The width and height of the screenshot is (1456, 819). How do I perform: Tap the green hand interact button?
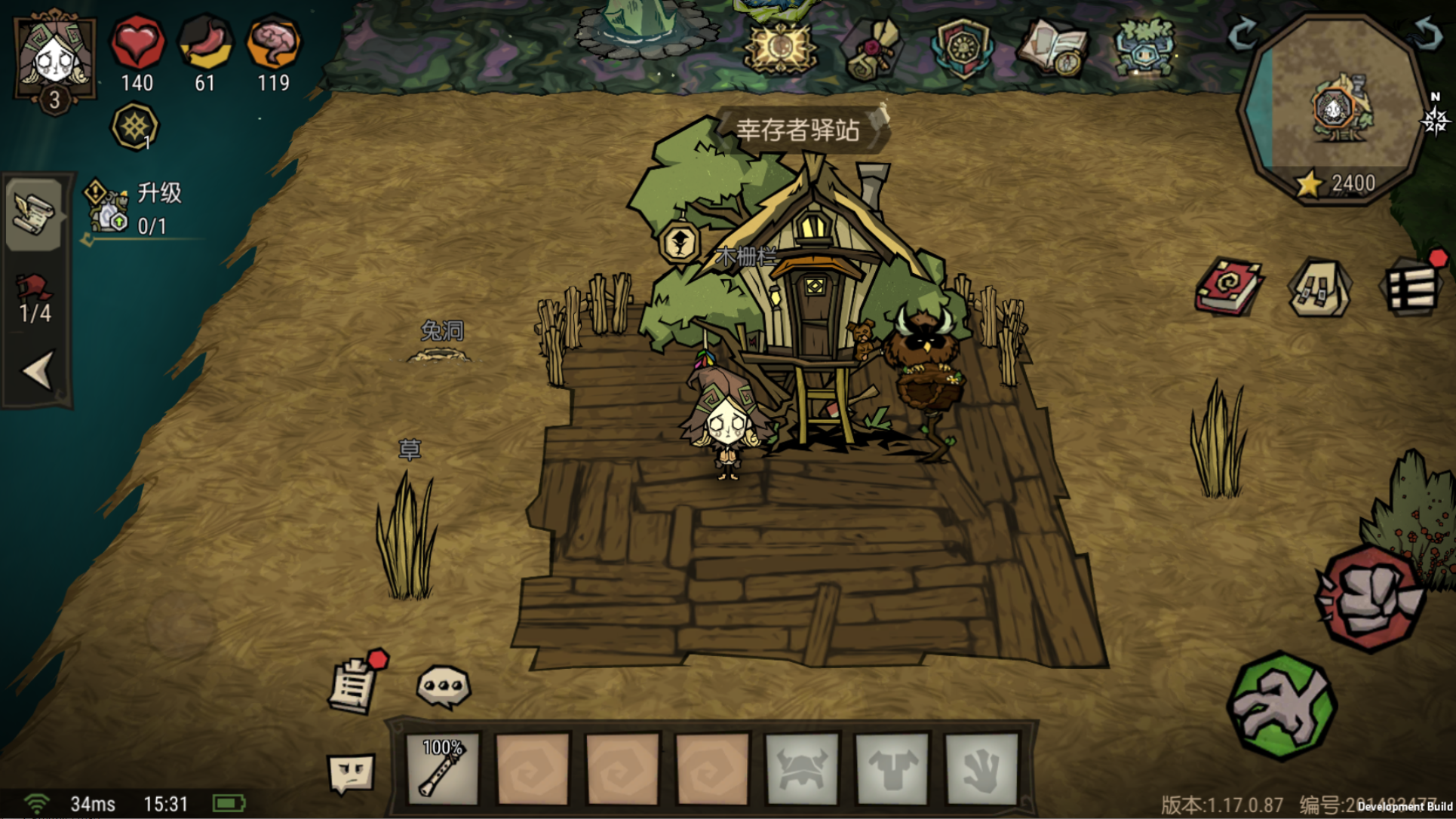pyautogui.click(x=1282, y=706)
